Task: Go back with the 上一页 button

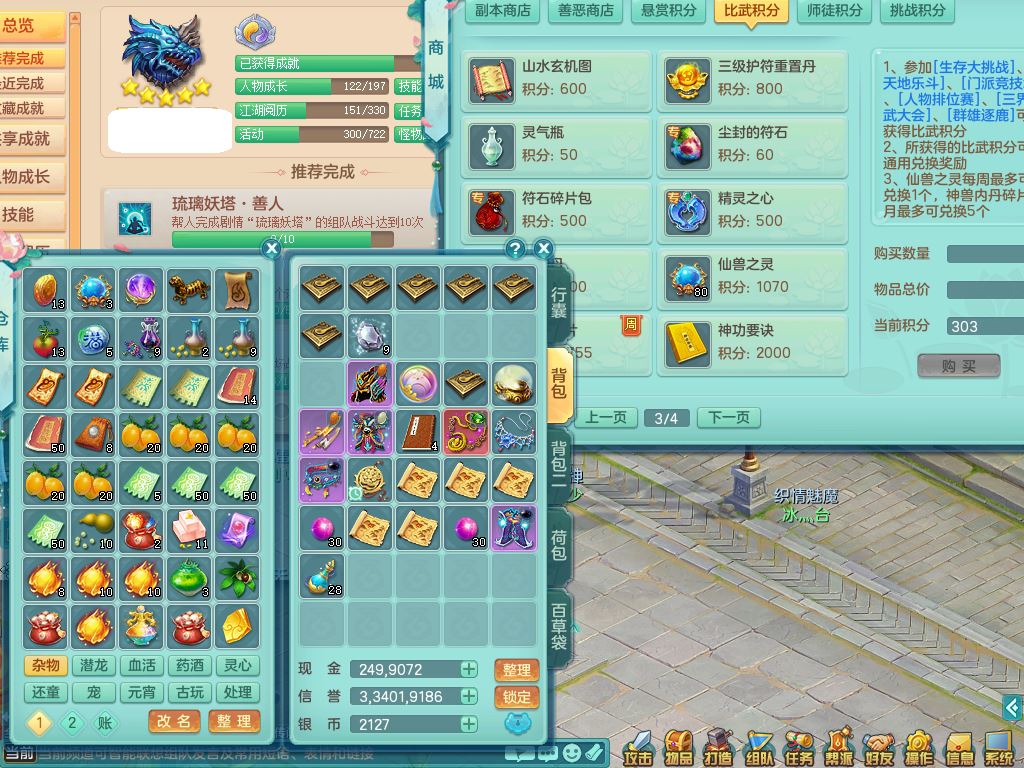Action: coord(606,418)
